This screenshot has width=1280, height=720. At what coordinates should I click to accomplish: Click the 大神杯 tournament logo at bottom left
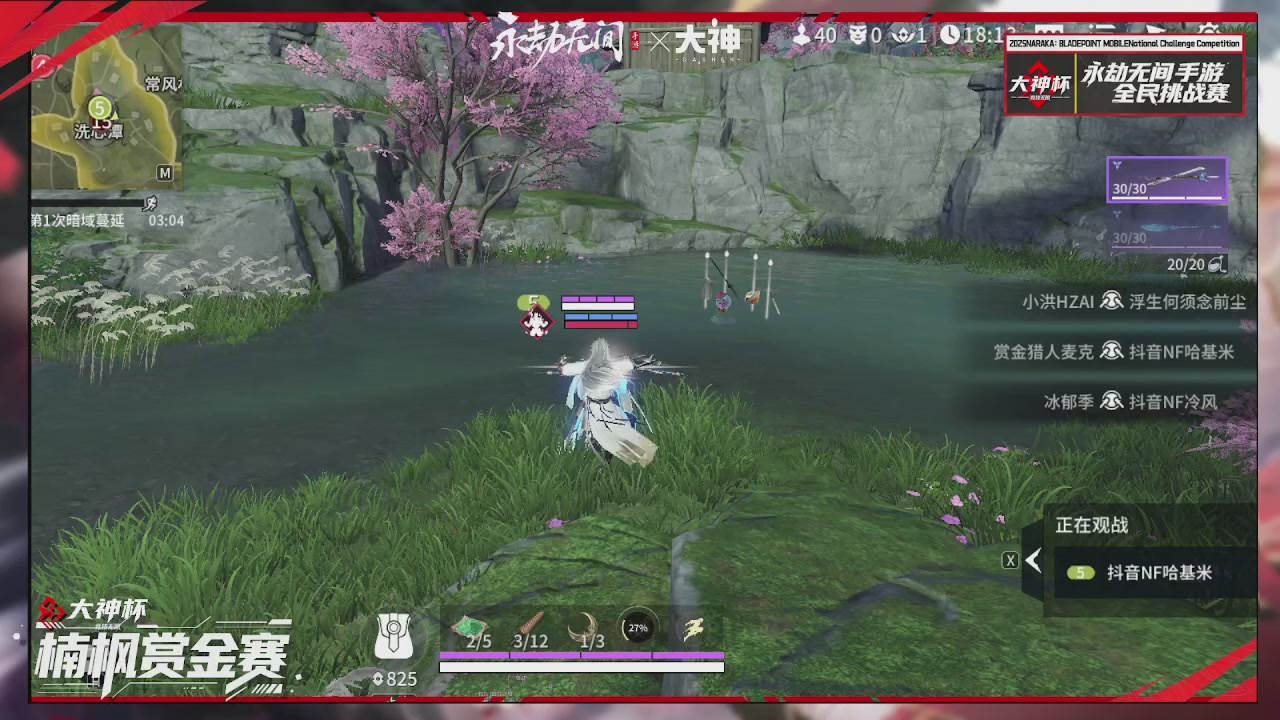pos(88,605)
